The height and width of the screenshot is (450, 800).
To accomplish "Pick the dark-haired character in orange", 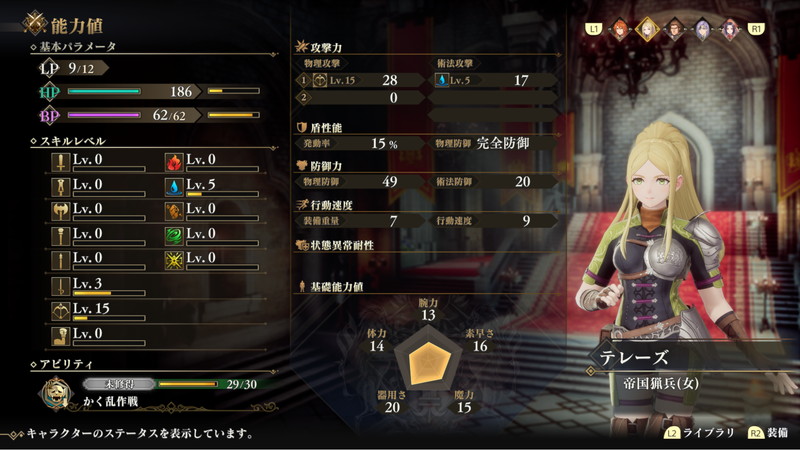I will click(730, 28).
